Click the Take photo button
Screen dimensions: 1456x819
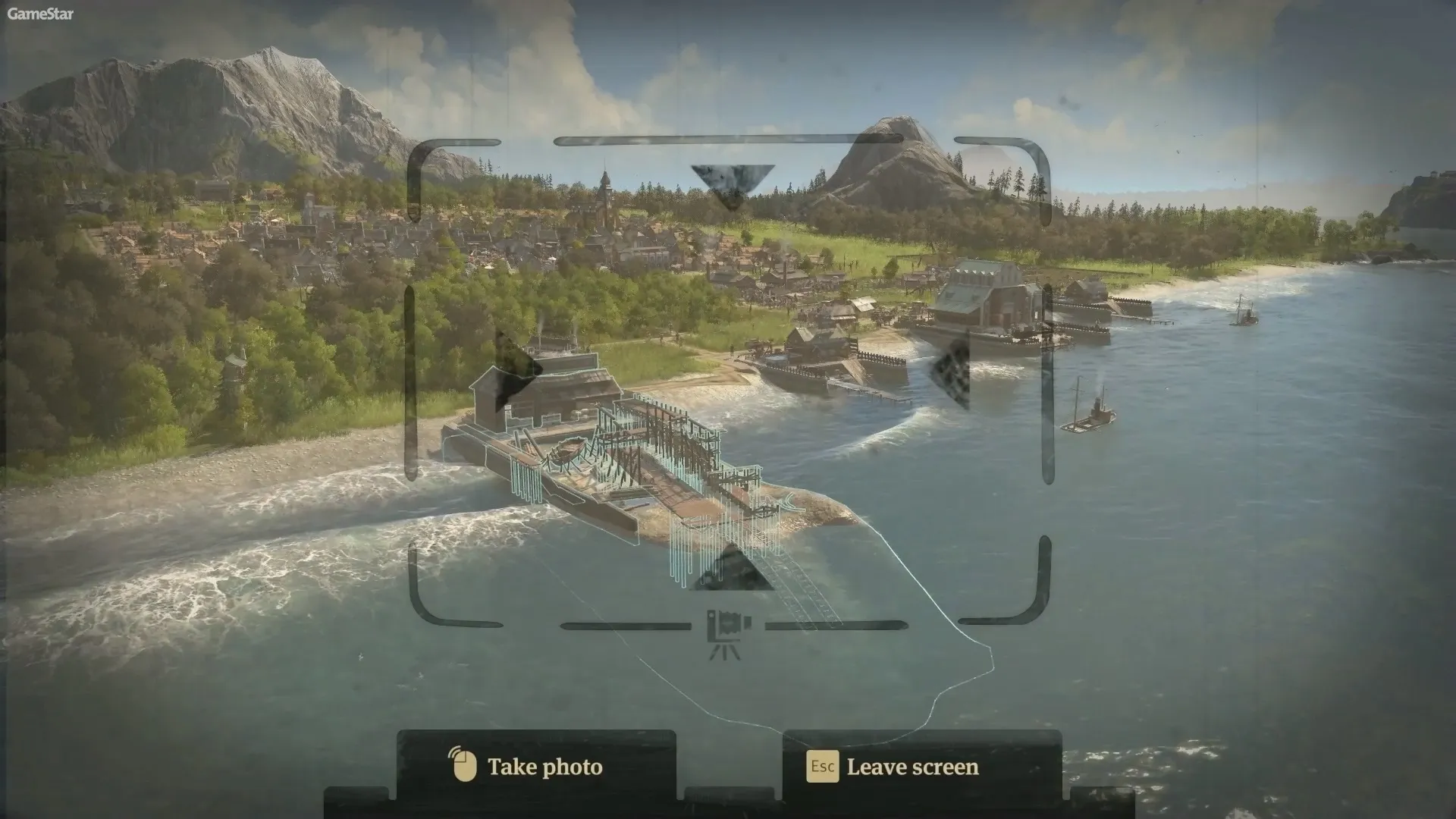[x=535, y=767]
